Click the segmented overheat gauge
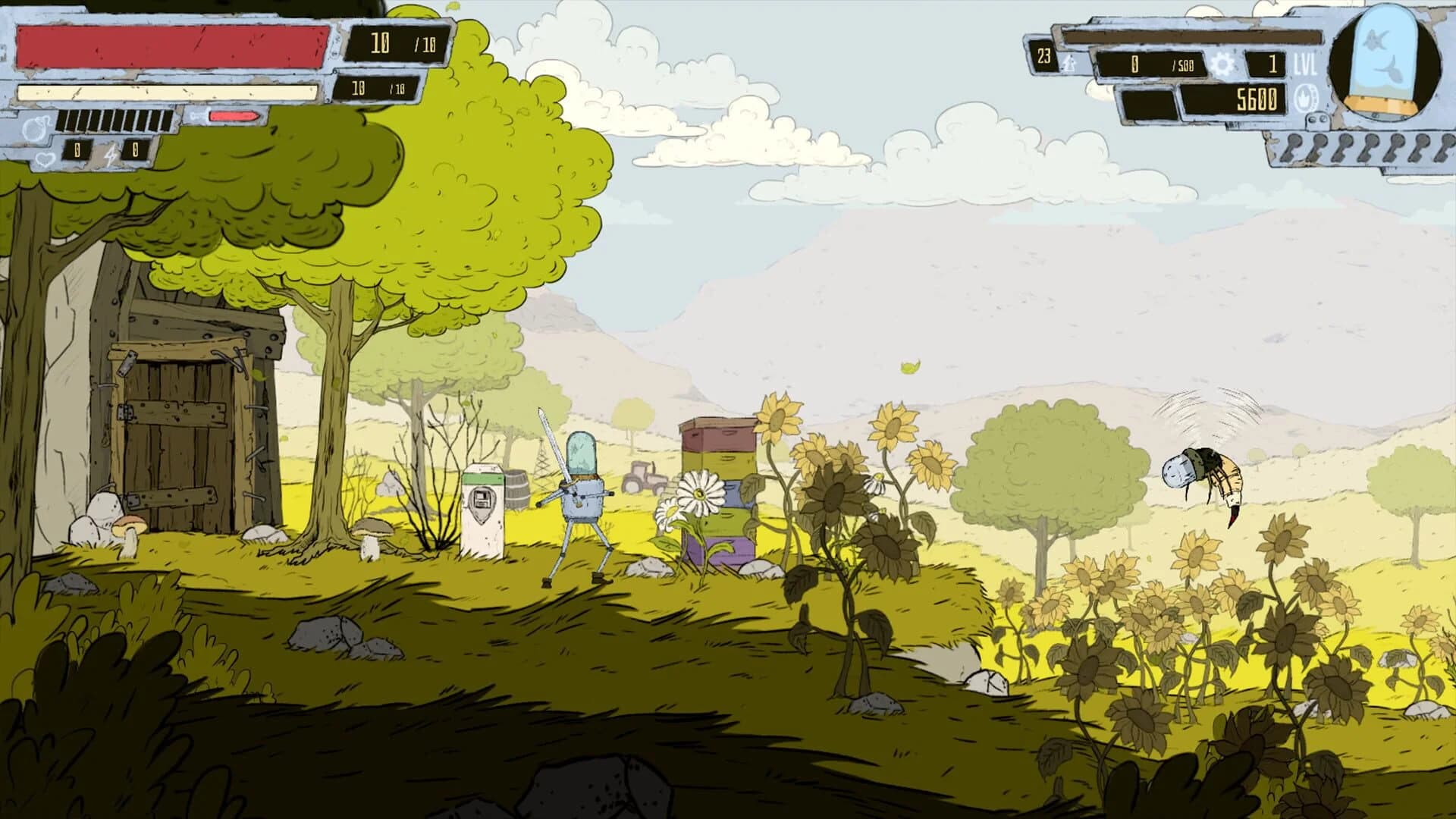Screen dimensions: 1456x819 (114, 121)
